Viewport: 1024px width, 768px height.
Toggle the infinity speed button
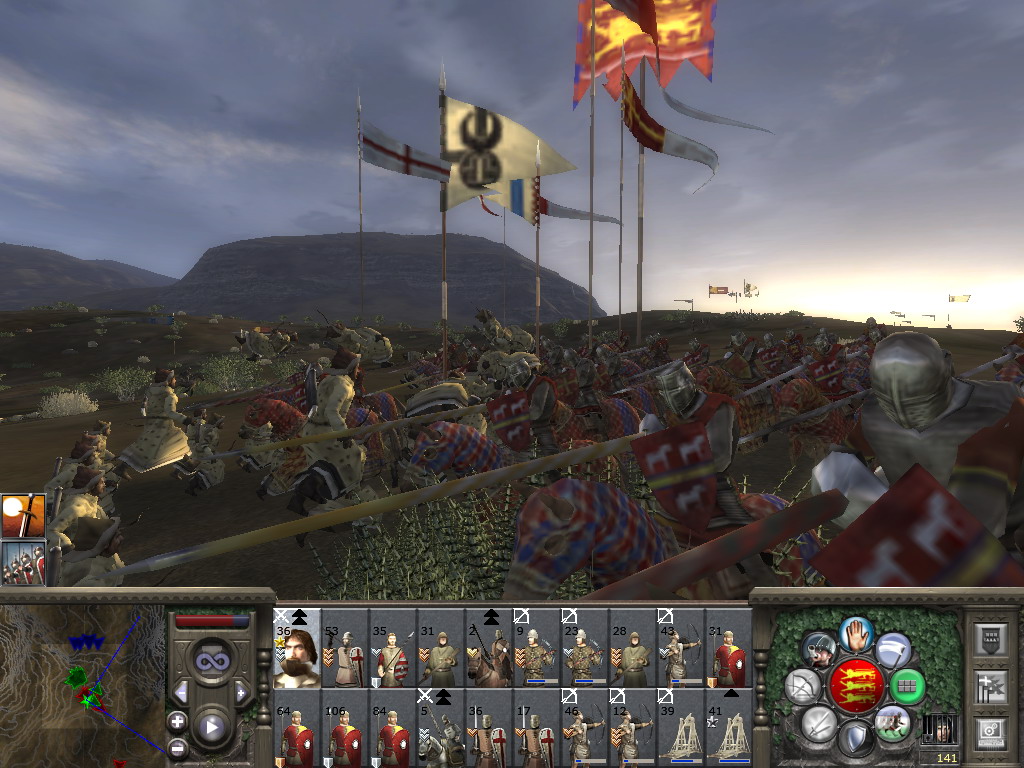[211, 661]
